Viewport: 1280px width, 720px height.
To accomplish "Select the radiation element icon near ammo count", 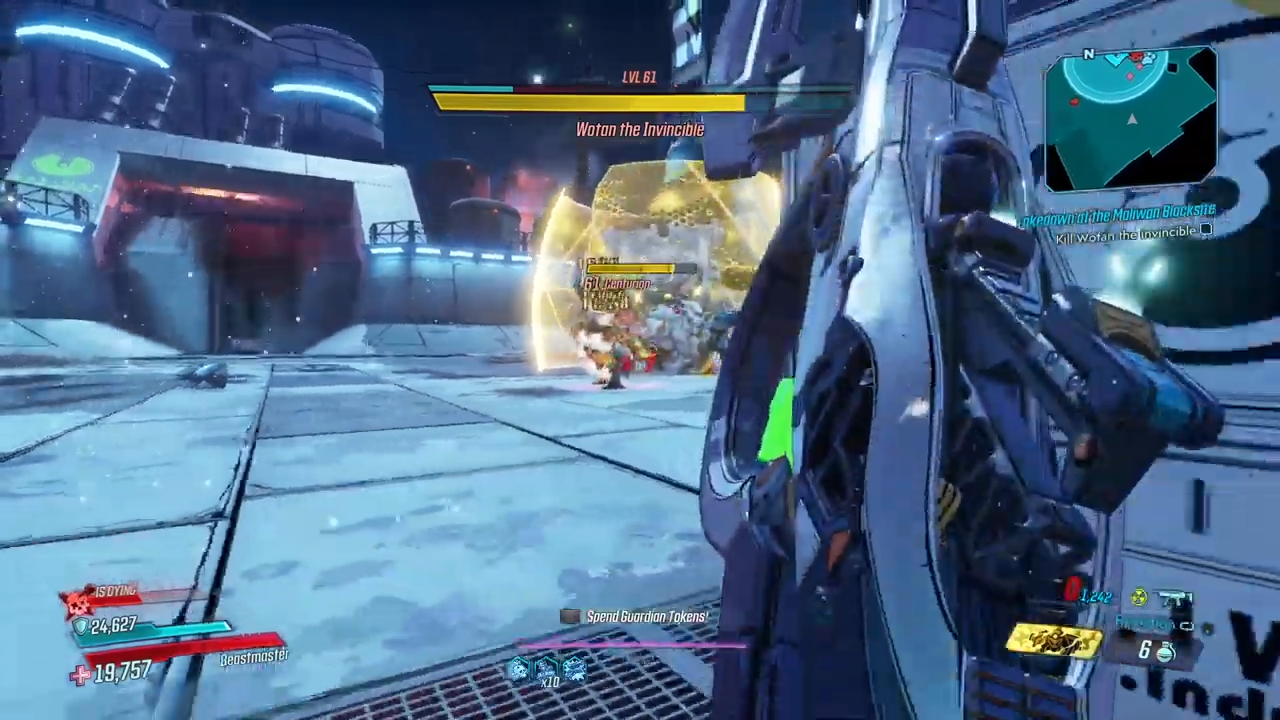I will [x=1137, y=597].
